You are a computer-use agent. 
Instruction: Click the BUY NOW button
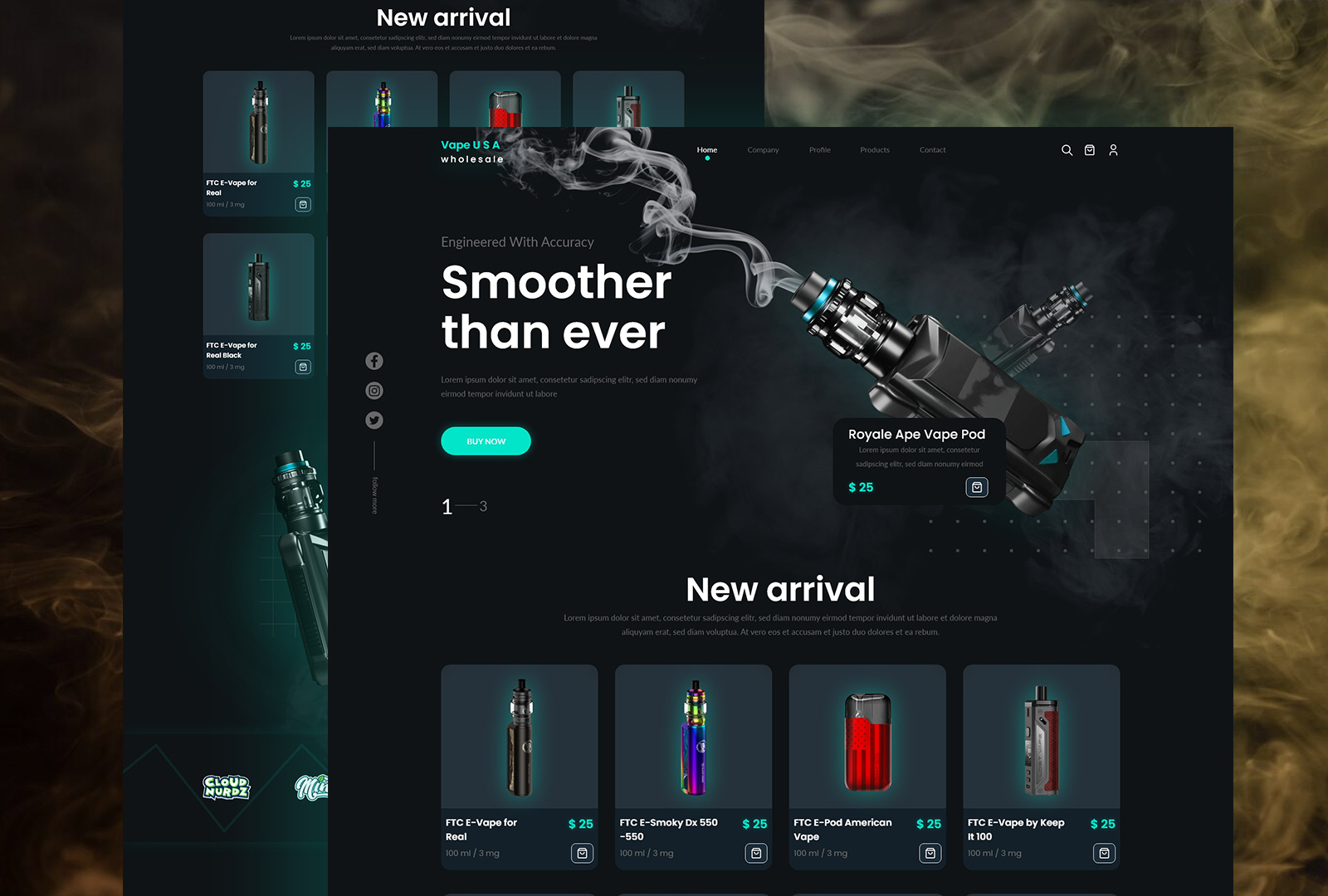click(486, 441)
